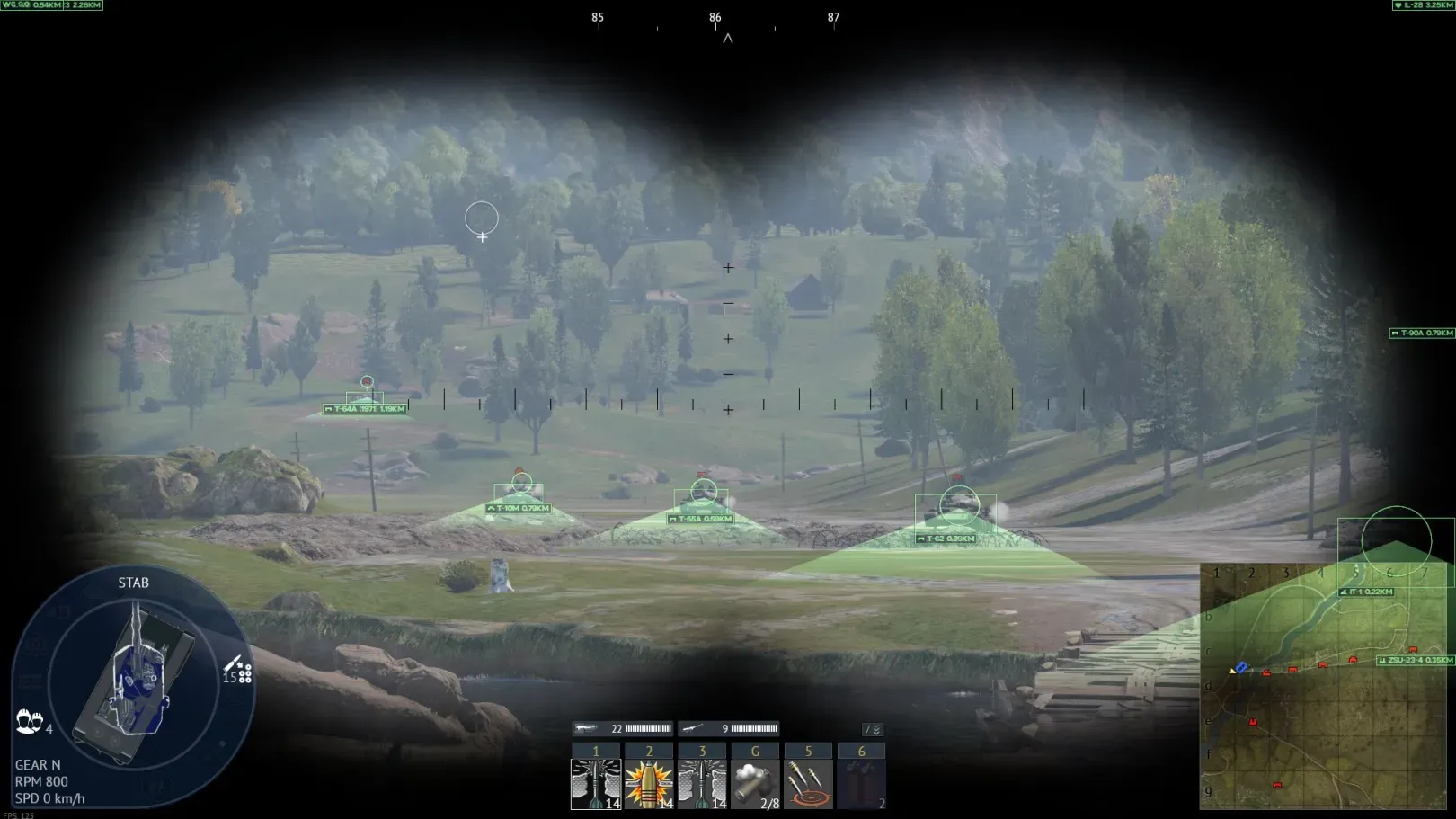
Task: Choose the fin-stabilized shell in slot 3
Action: click(x=702, y=783)
